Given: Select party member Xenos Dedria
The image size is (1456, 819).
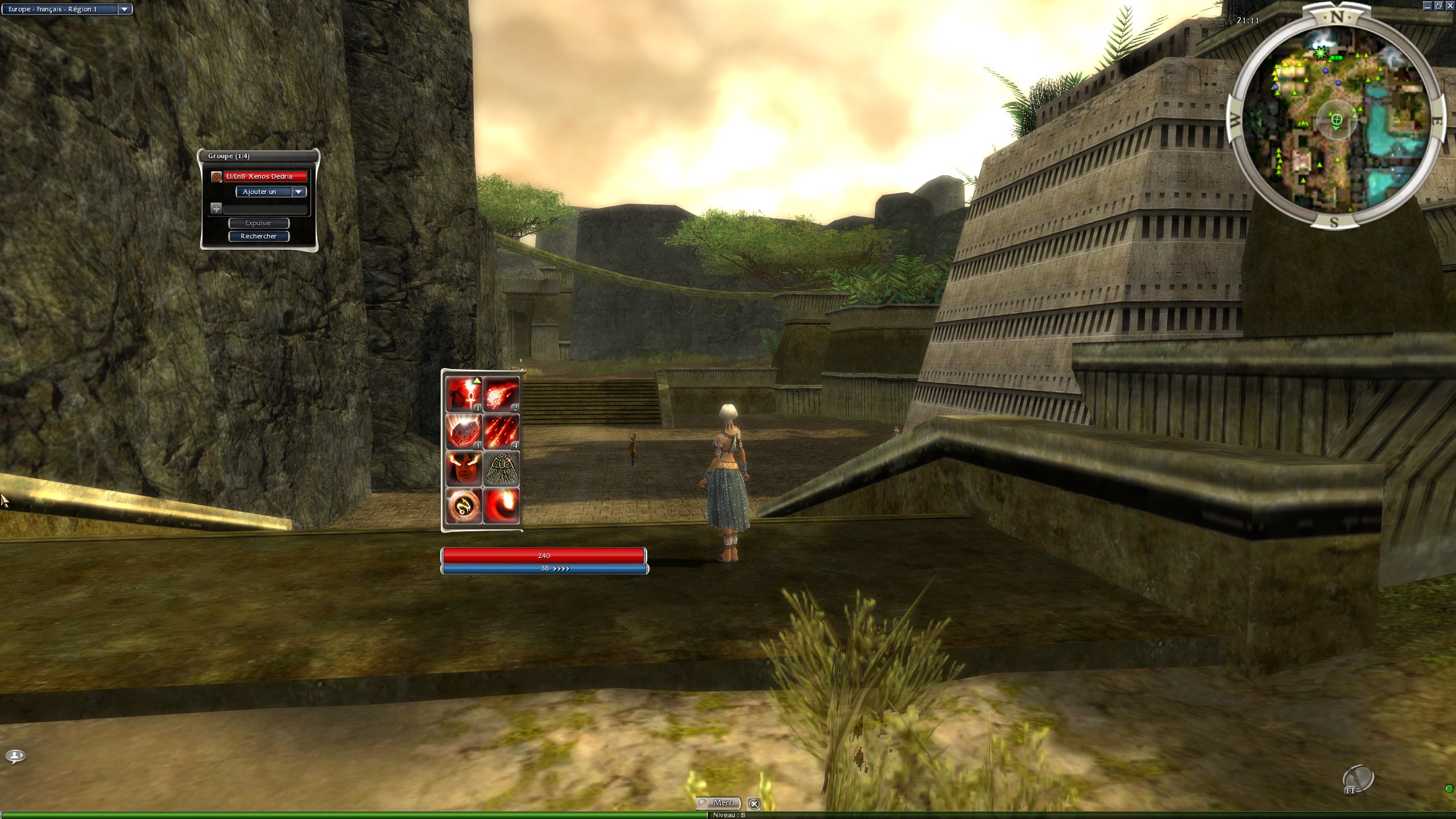Looking at the screenshot, I should (265, 176).
